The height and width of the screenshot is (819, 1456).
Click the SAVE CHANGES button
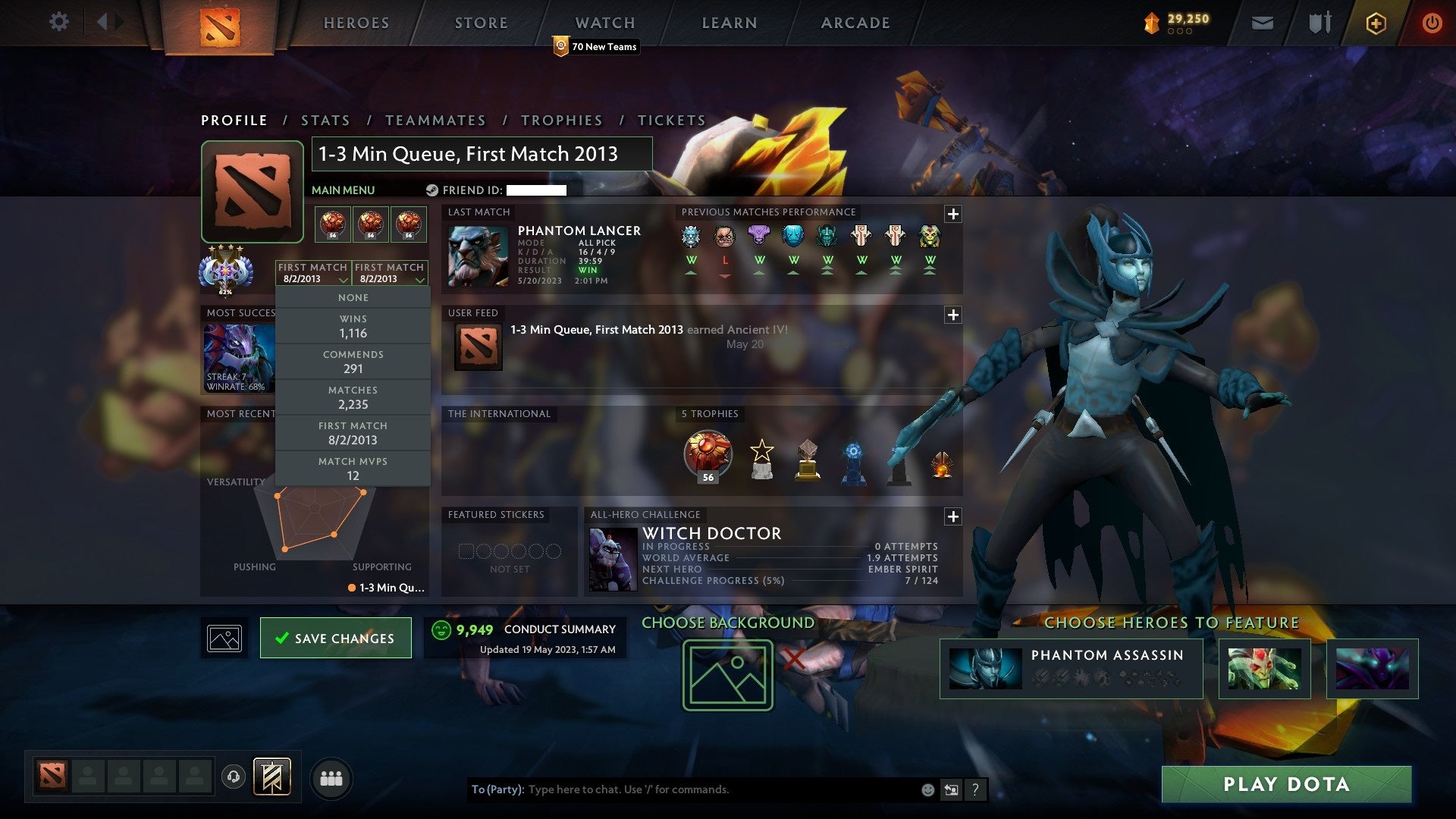(335, 638)
